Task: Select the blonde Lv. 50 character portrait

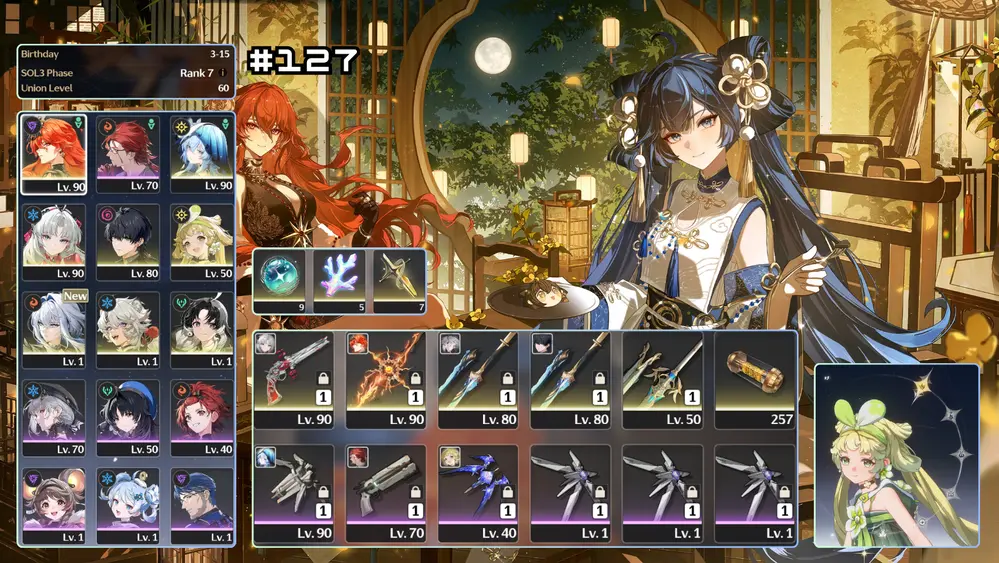Action: (x=201, y=241)
